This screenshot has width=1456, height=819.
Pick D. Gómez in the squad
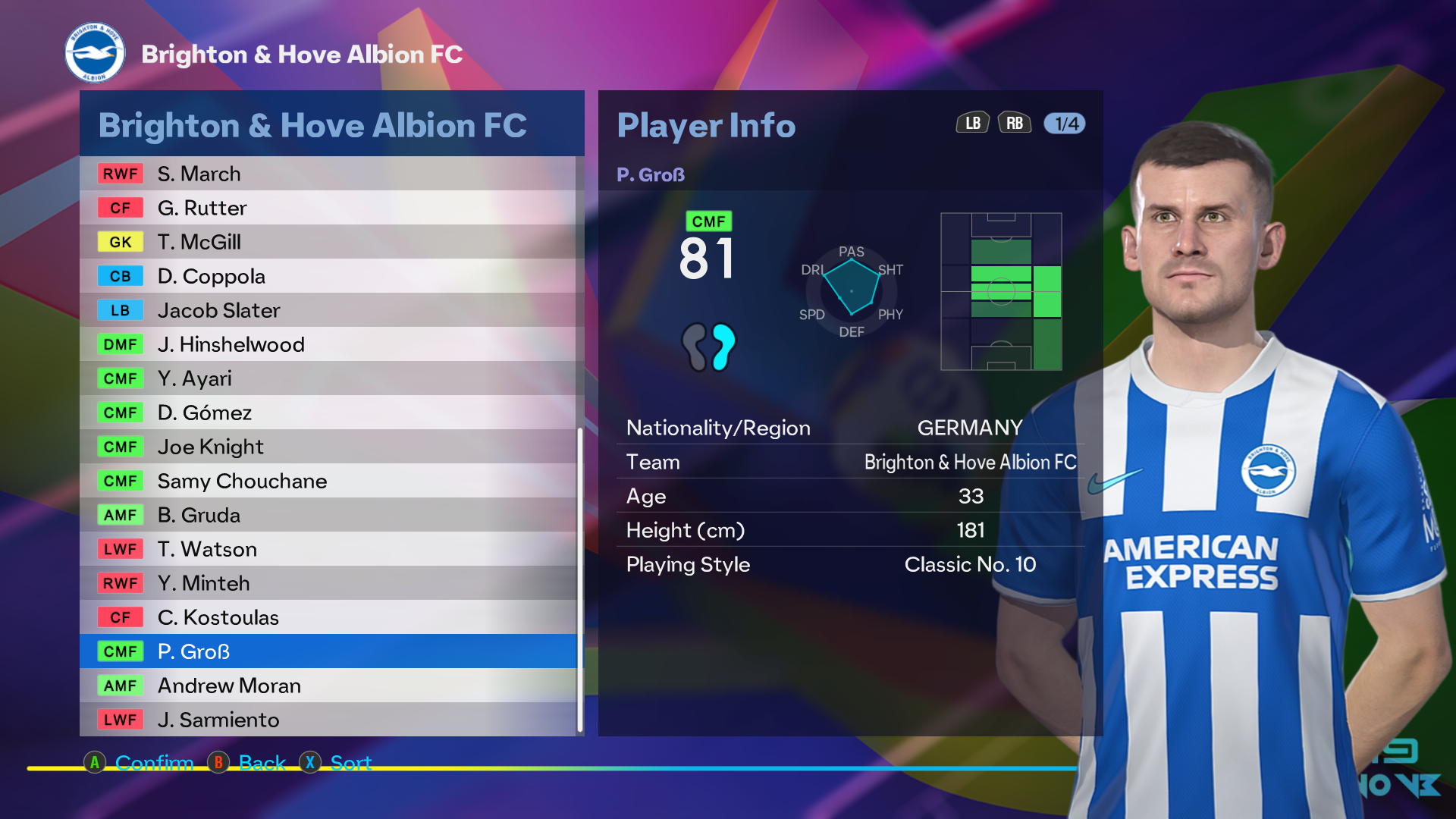tap(328, 413)
